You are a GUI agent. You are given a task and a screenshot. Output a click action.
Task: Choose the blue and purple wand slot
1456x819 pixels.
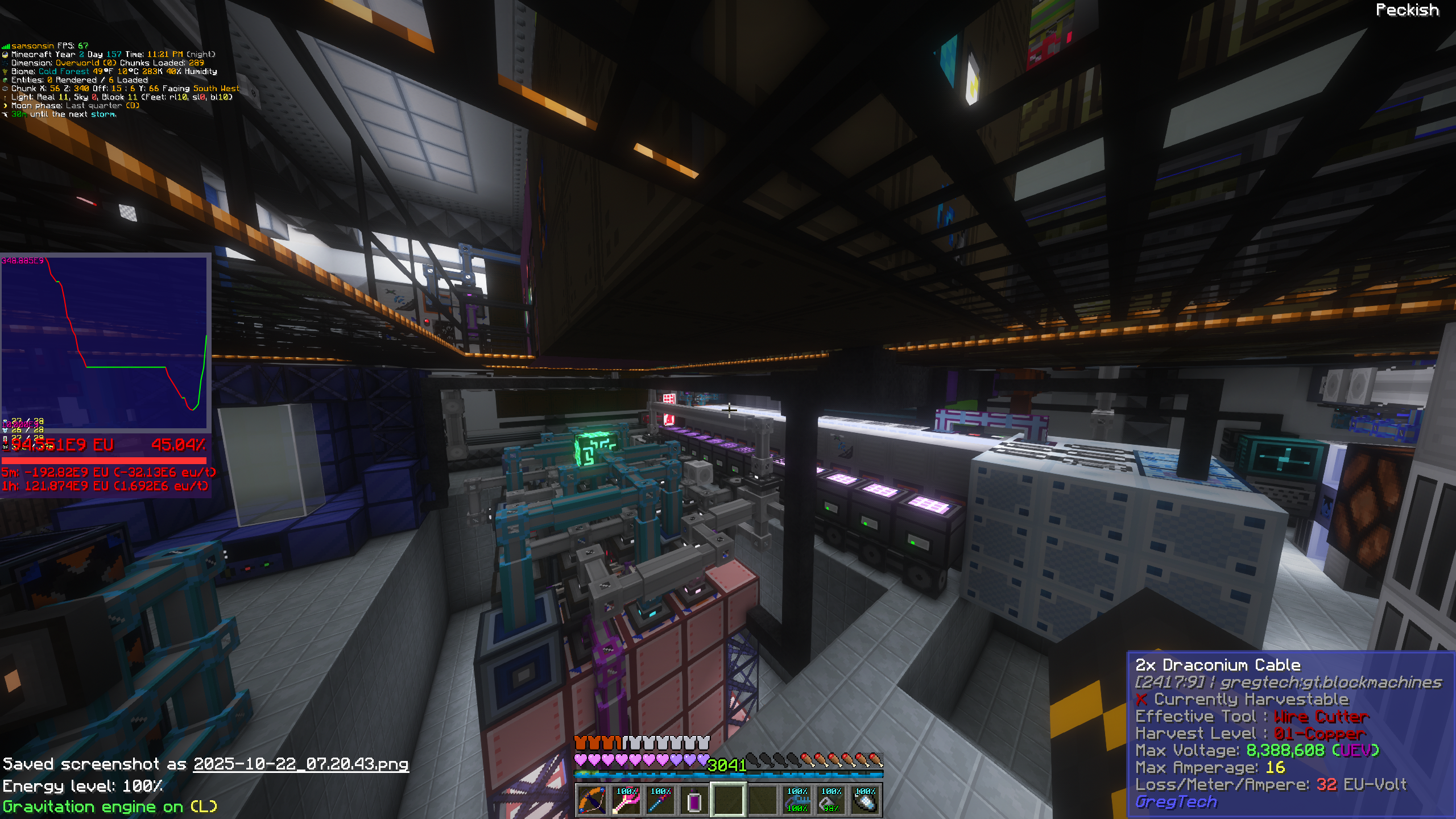tap(660, 800)
